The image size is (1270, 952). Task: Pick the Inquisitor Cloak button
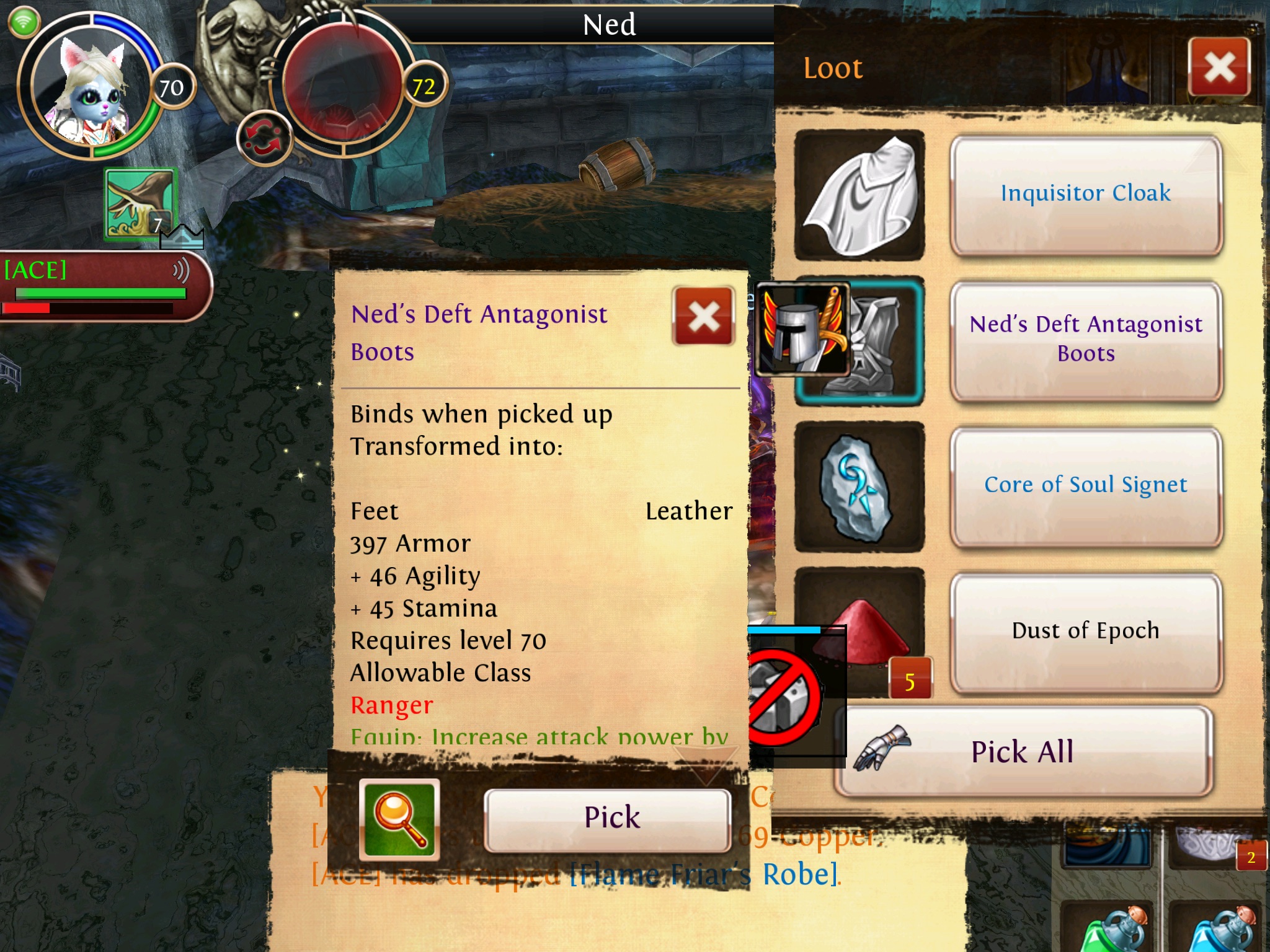[1085, 194]
